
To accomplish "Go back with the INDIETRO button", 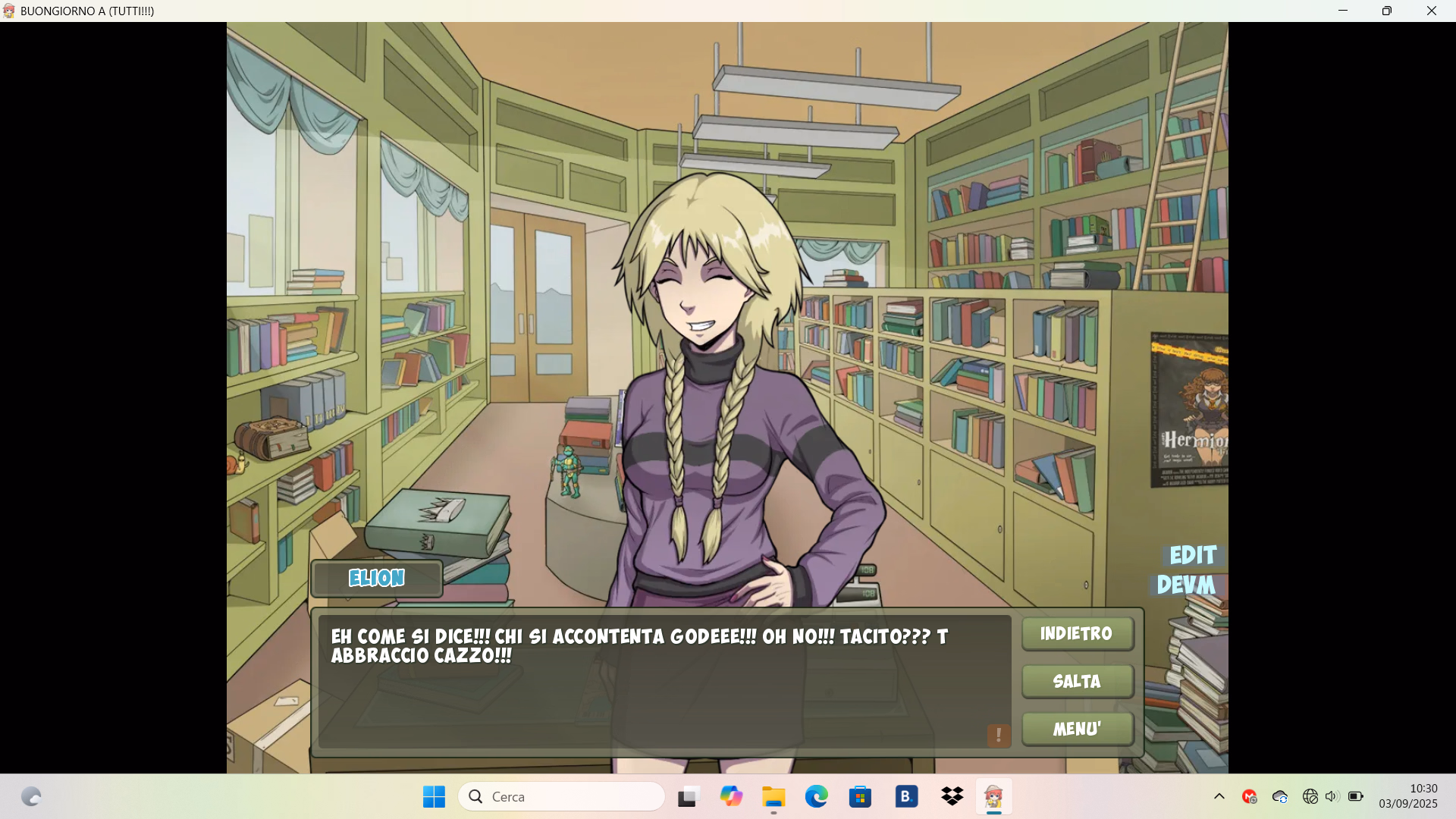I will click(1077, 634).
